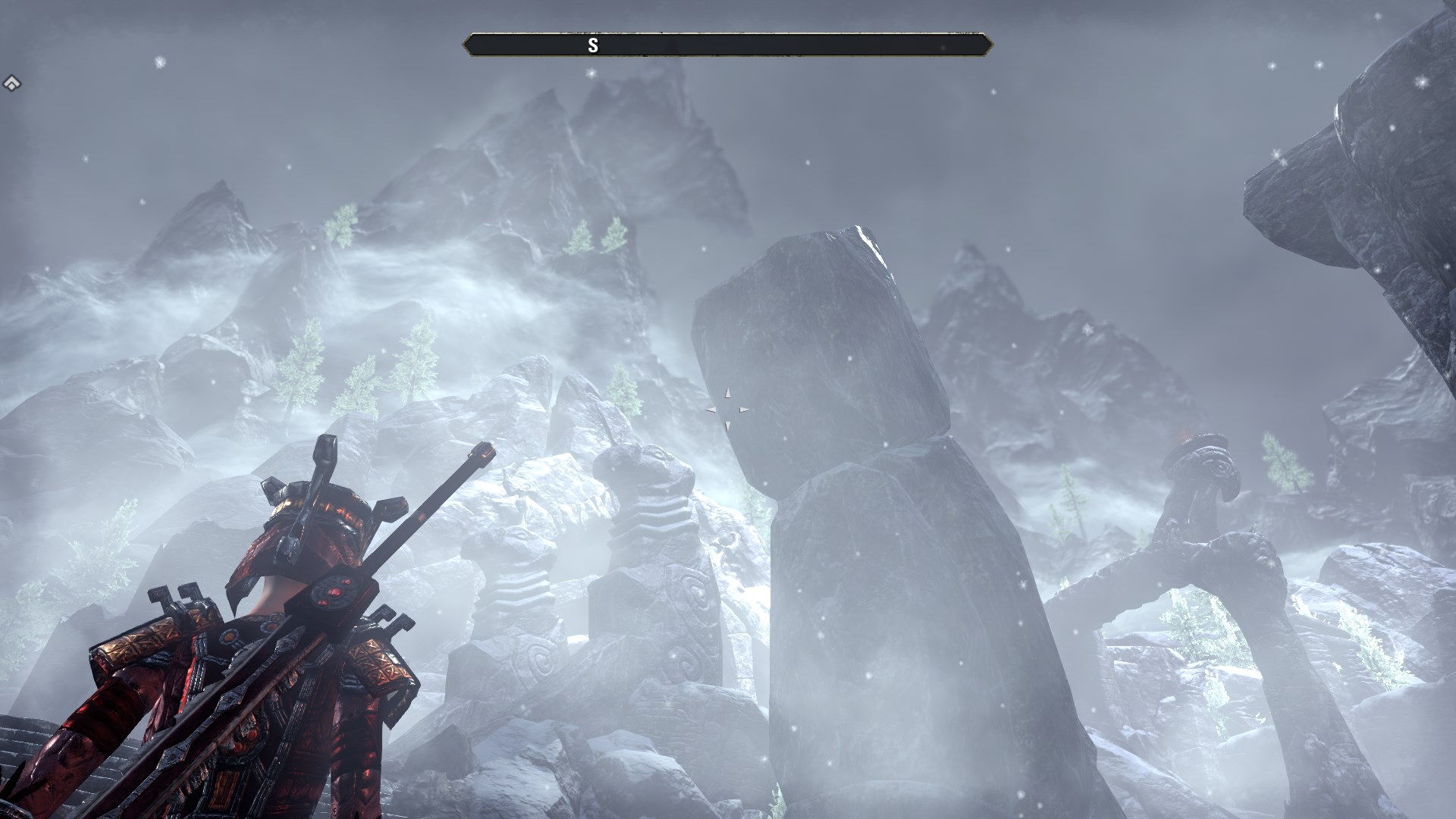
Task: Click the targeting reticle at screen center
Action: 726,409
